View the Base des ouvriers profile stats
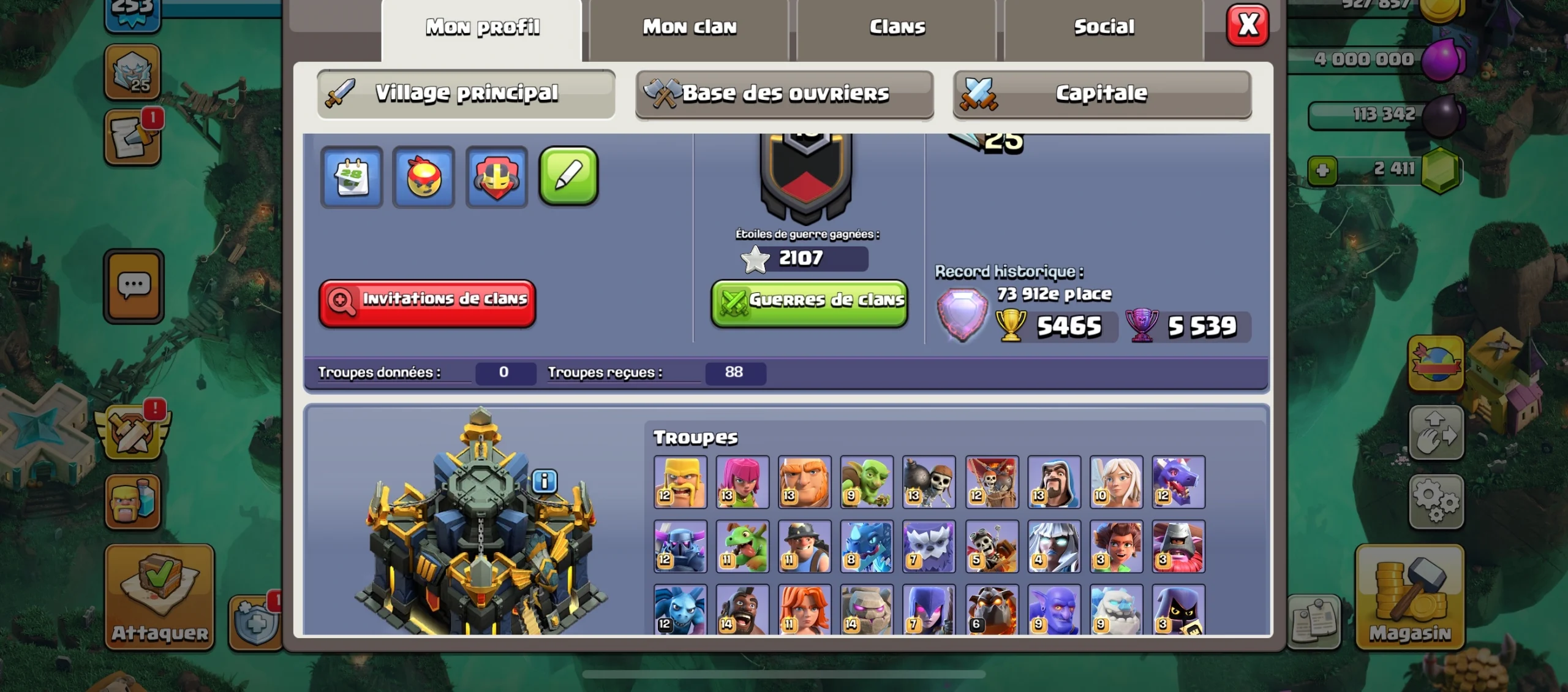Viewport: 1568px width, 692px height. 785,94
